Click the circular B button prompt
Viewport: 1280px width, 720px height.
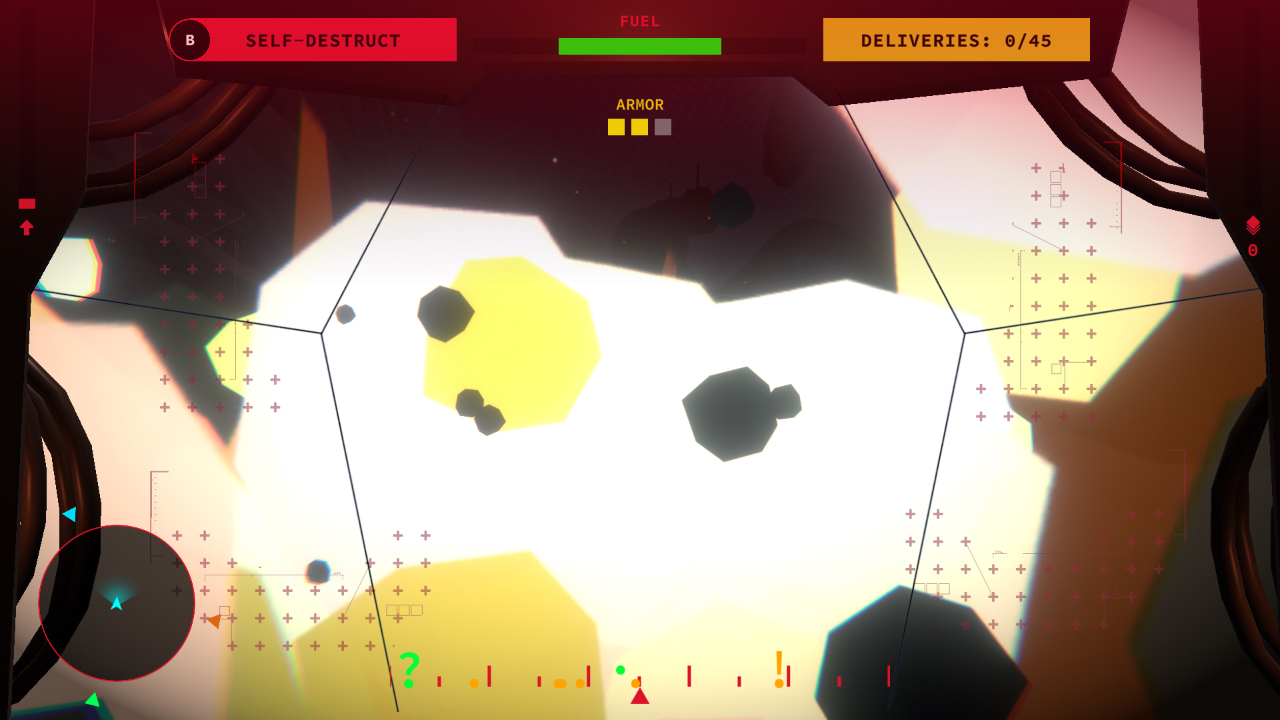coord(189,40)
